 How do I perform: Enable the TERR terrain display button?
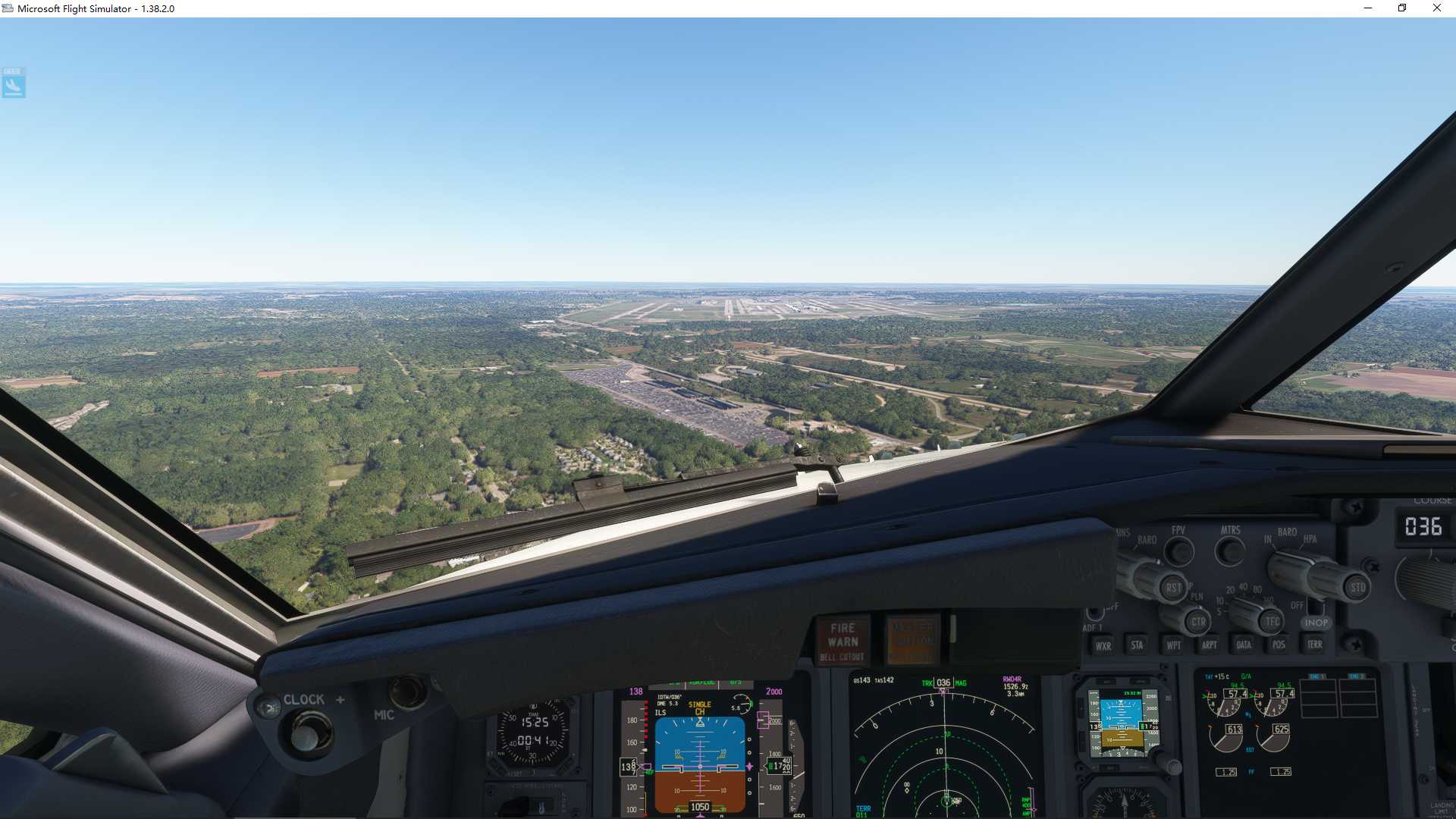pos(1314,645)
